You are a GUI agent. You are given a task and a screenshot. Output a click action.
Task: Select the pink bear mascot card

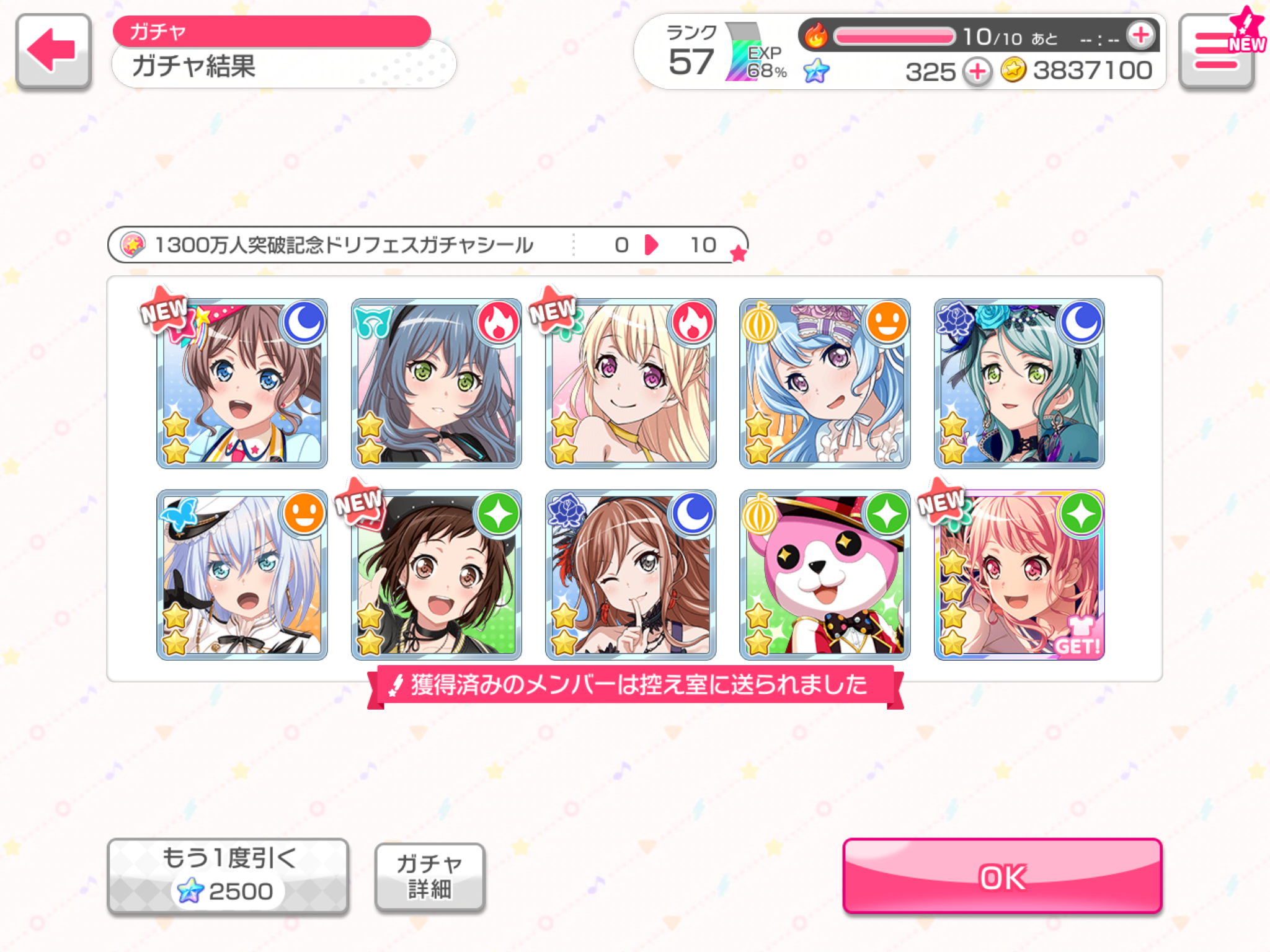click(x=825, y=575)
